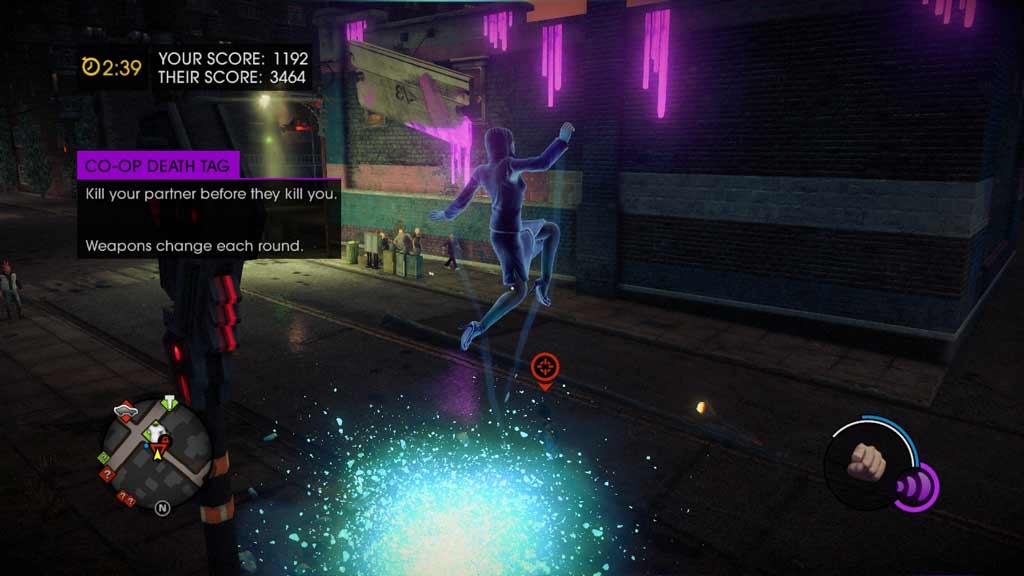
Task: Activate the purple superpower icon
Action: [915, 487]
